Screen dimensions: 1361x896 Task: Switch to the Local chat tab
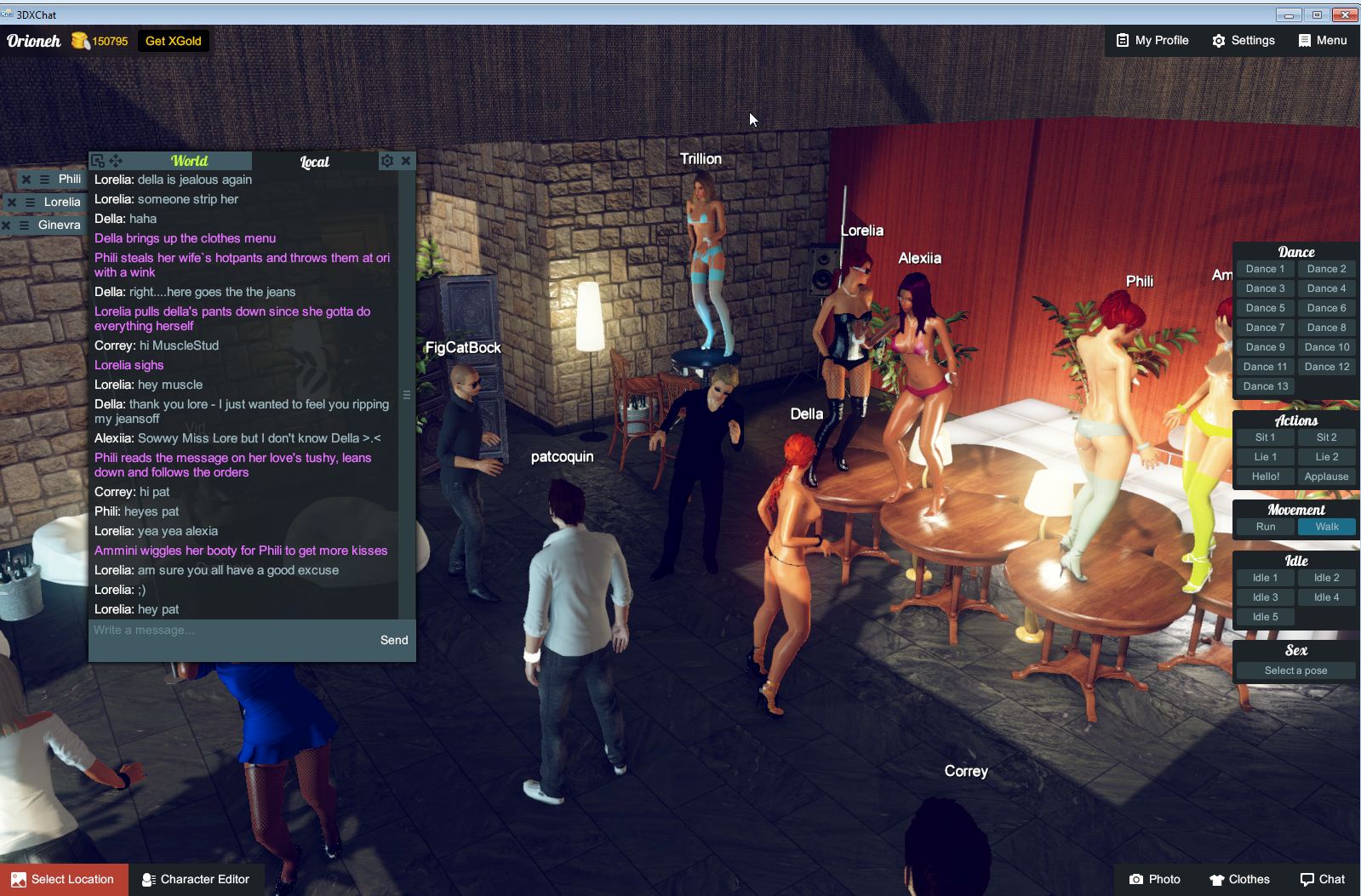coord(314,161)
